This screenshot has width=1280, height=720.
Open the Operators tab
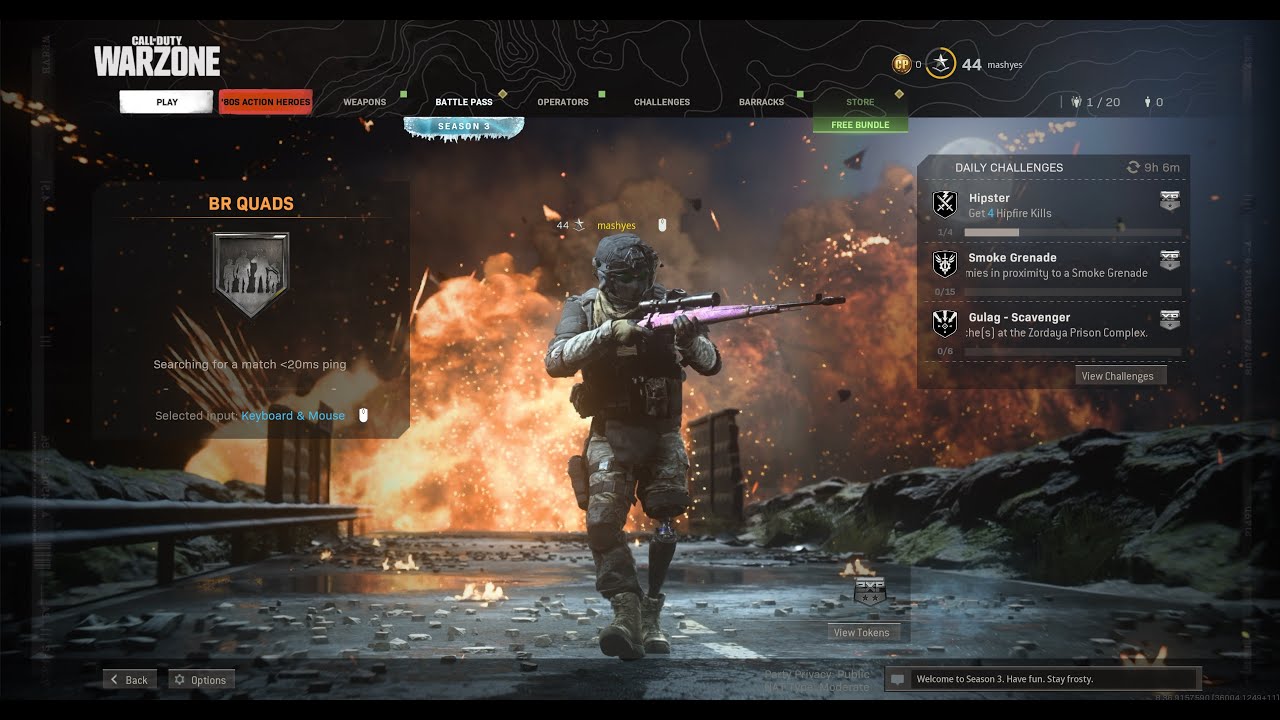[x=562, y=101]
